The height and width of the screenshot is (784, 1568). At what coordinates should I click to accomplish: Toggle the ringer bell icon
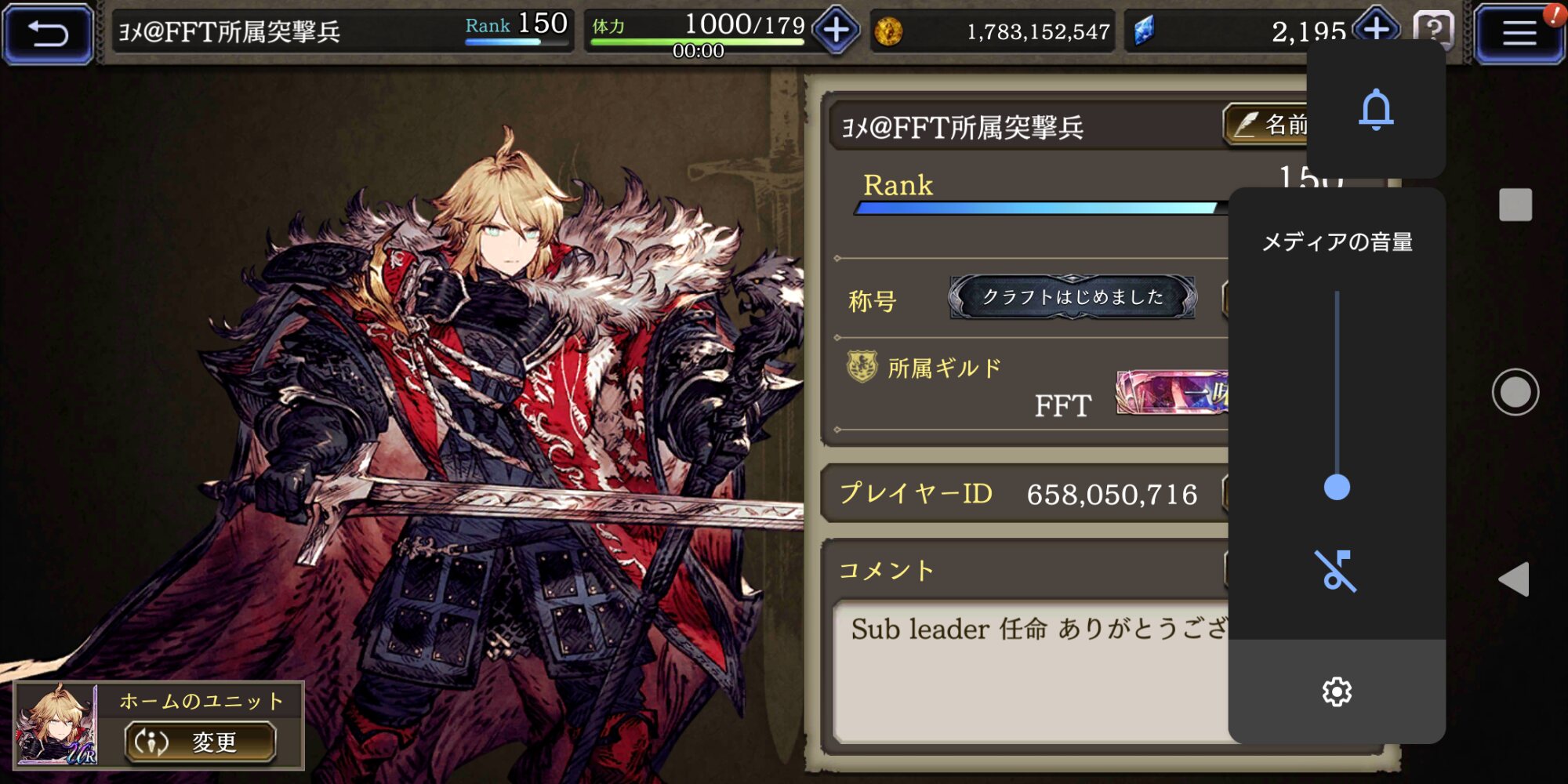click(x=1376, y=109)
